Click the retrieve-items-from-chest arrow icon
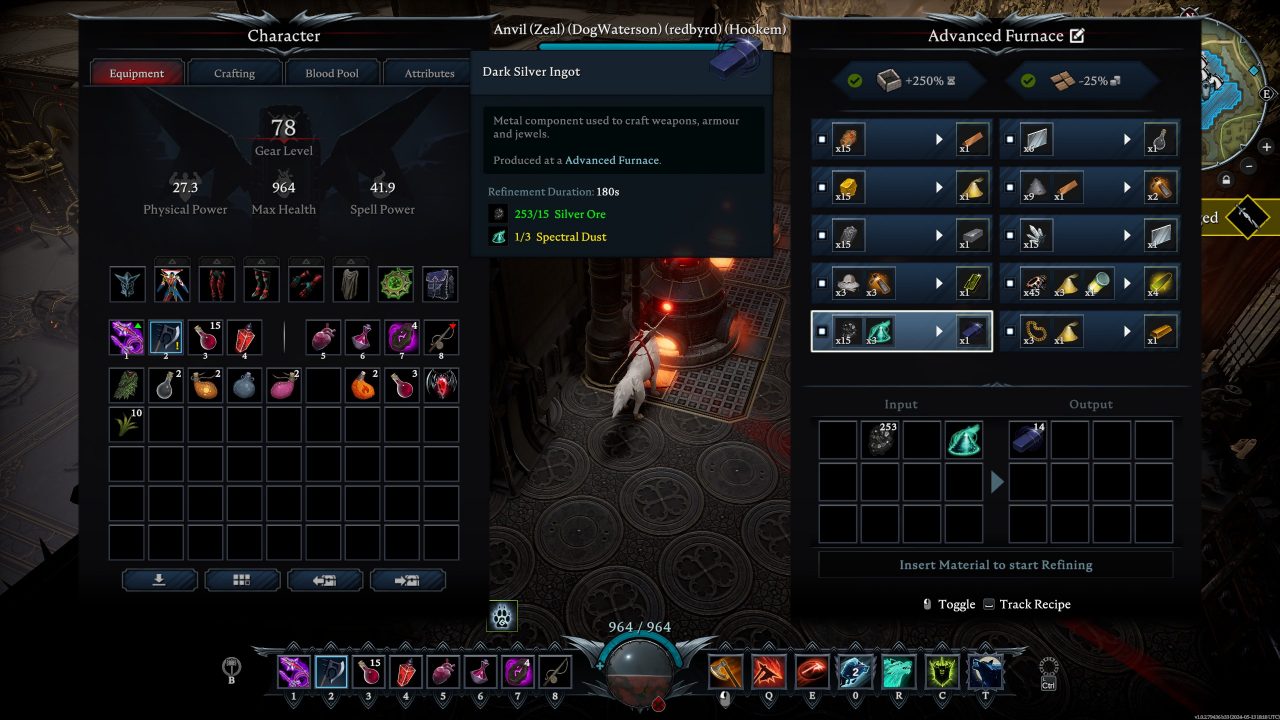 point(325,580)
